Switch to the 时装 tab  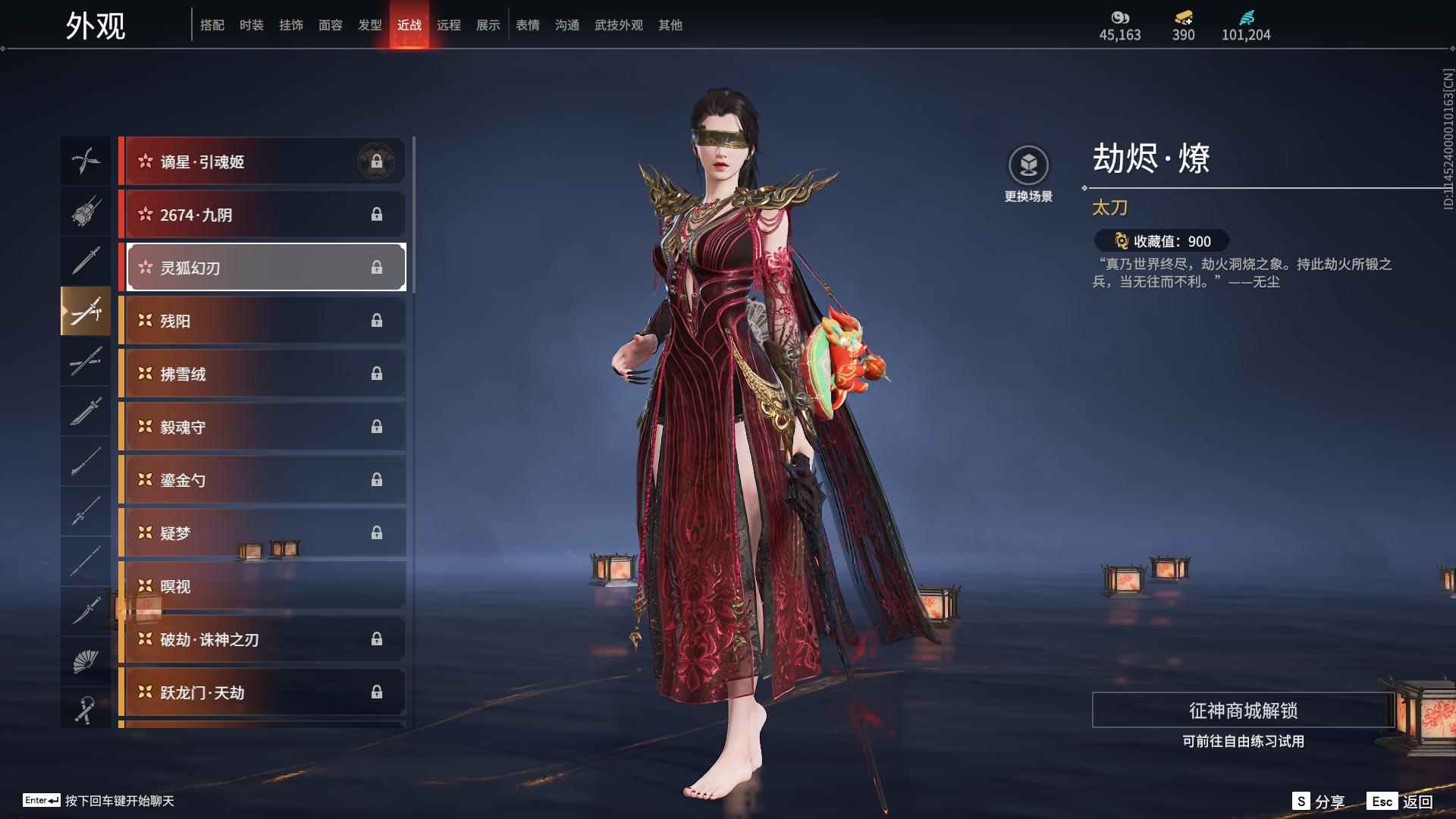[x=251, y=25]
